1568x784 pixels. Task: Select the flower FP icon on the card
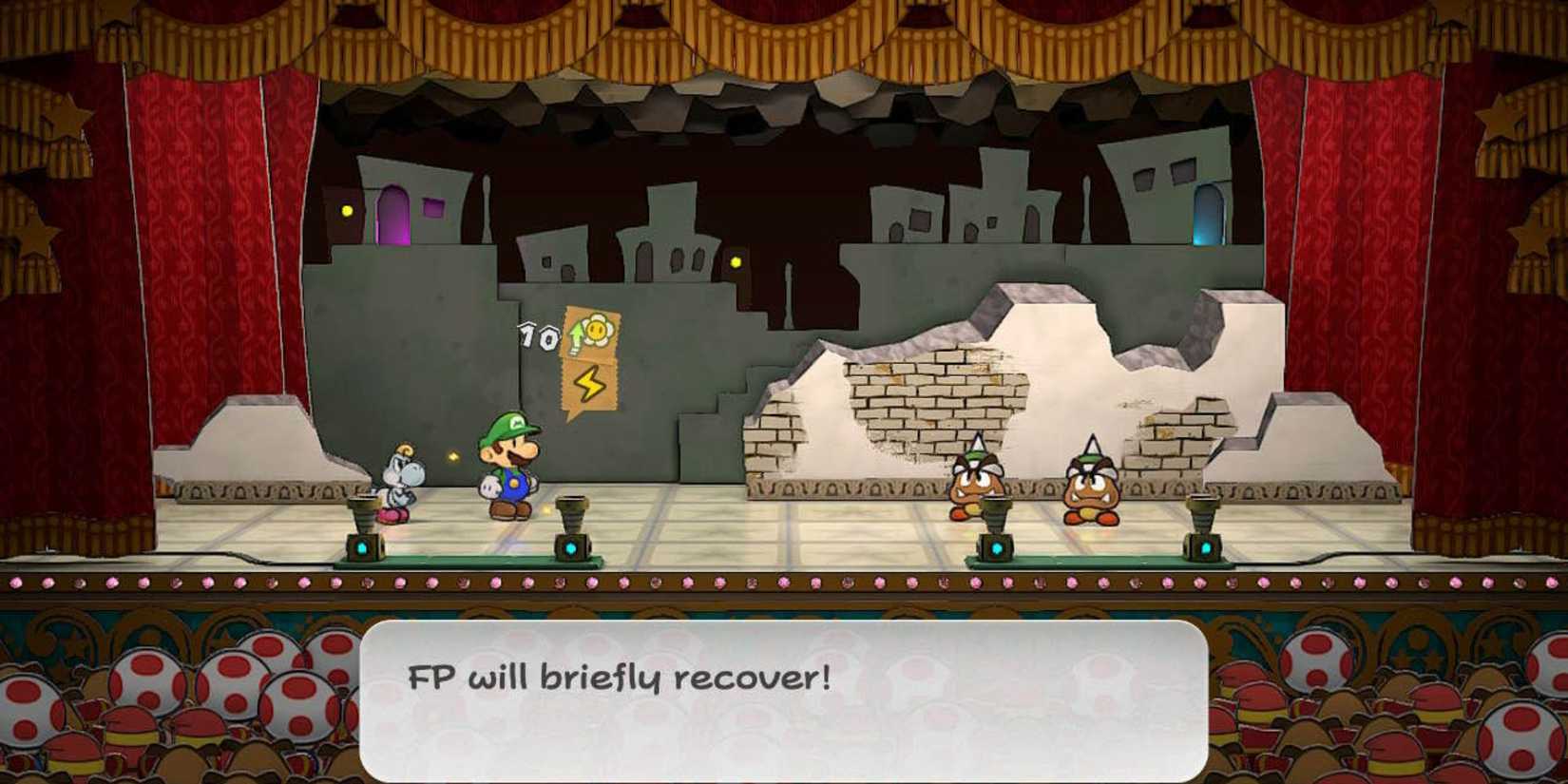[x=599, y=331]
